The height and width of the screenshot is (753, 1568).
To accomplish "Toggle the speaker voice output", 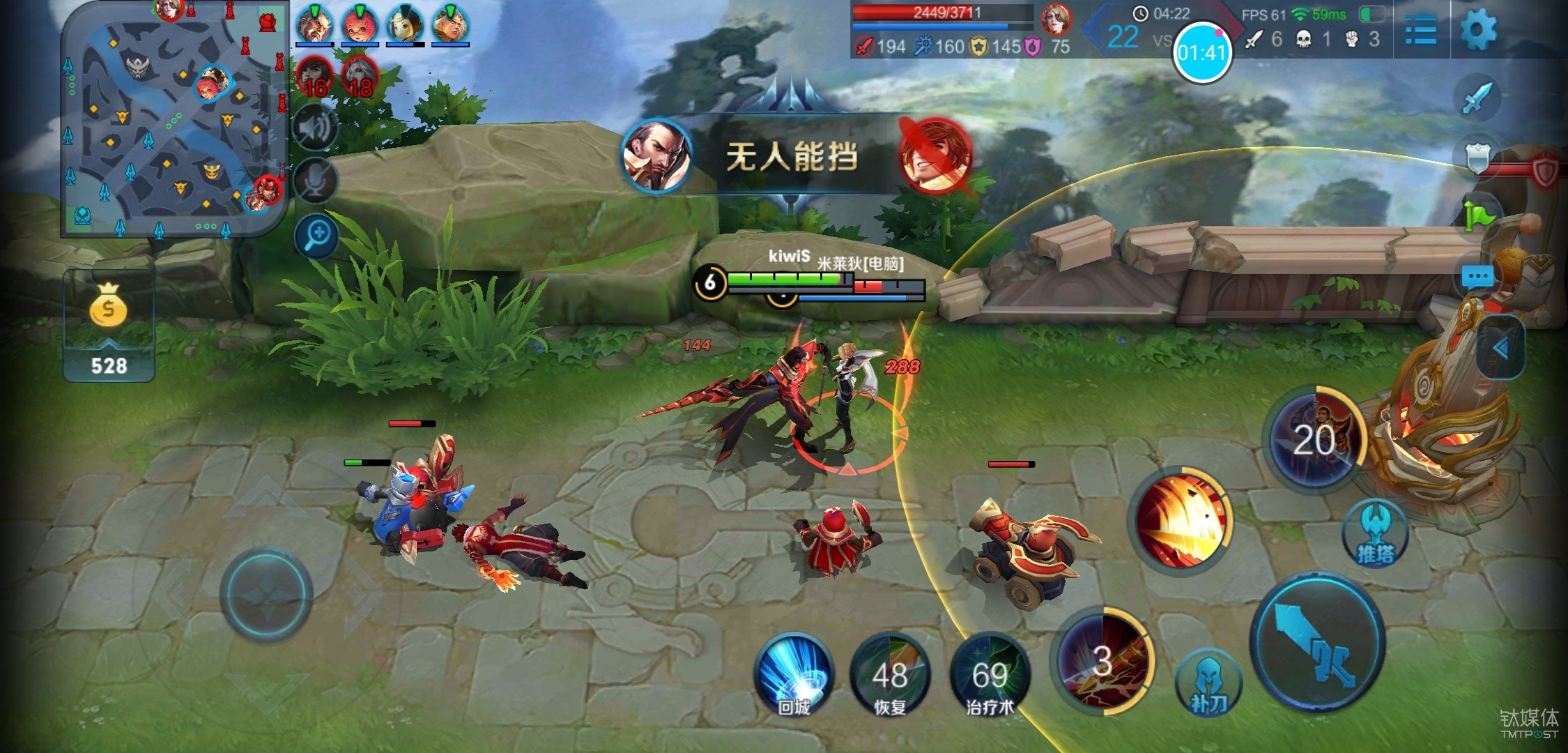I will pos(316,128).
